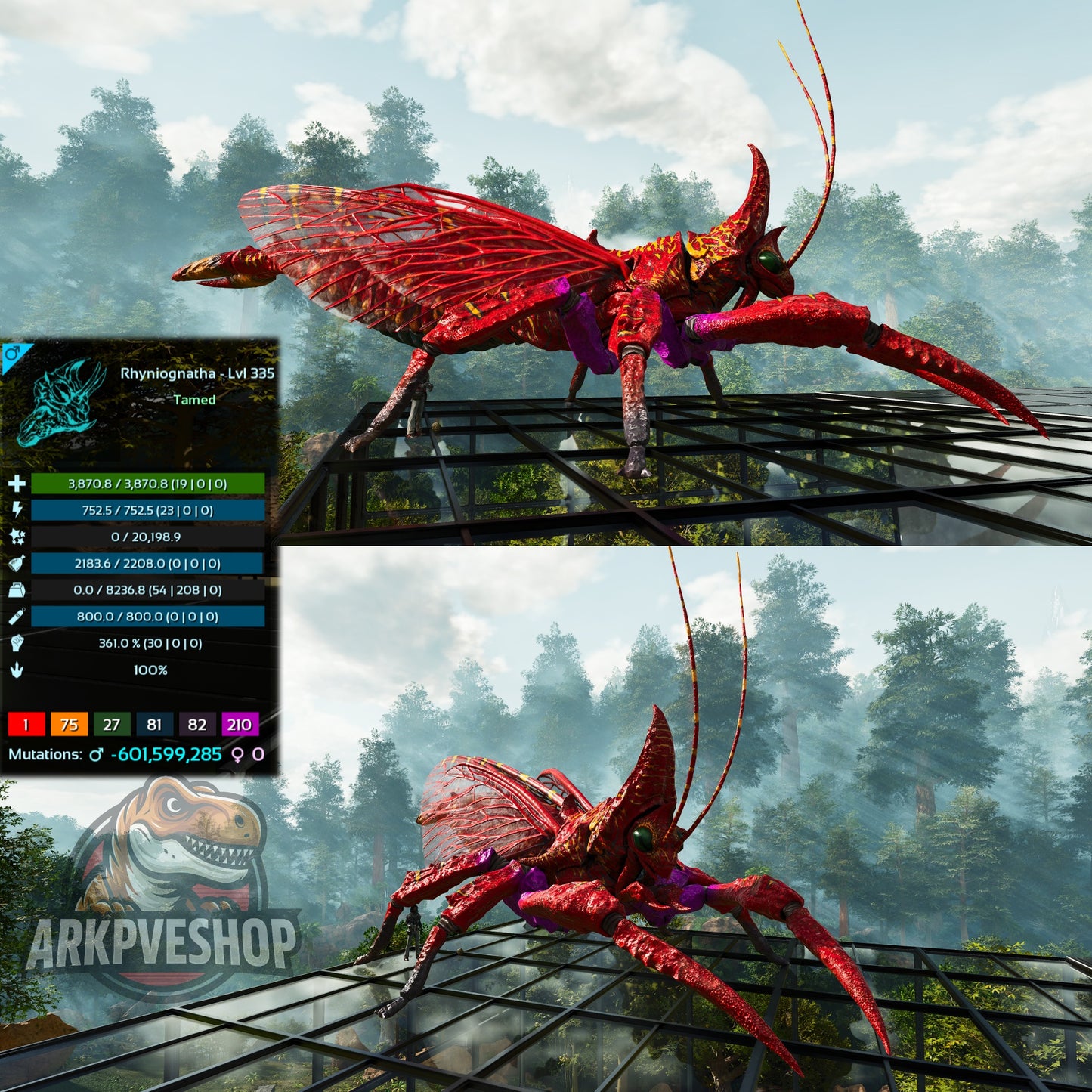Click the male gender badge on the stat card
This screenshot has height=1092, width=1092.
tap(12, 354)
